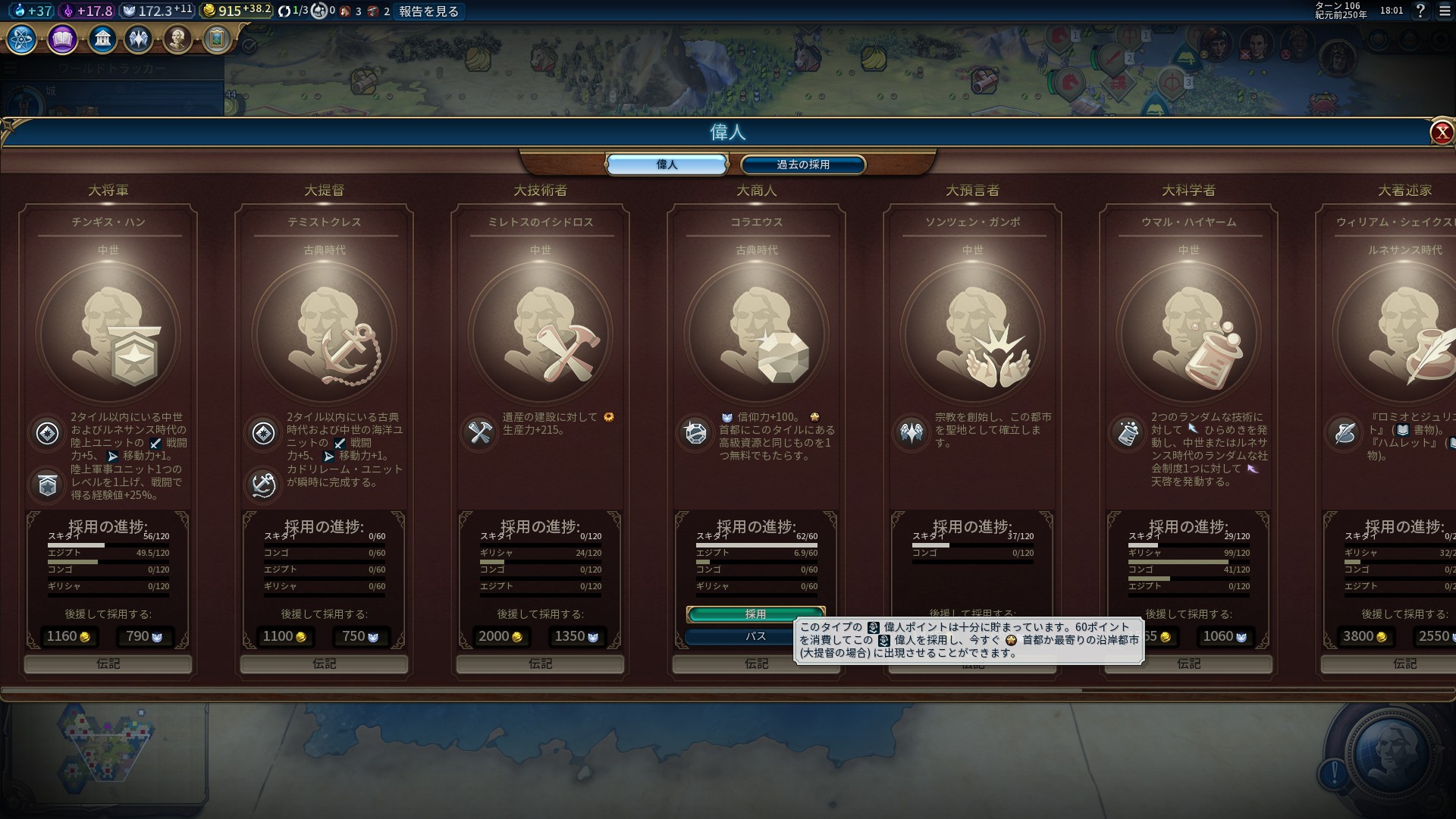1456x819 pixels.
Task: Close the Great People panel
Action: [1441, 133]
